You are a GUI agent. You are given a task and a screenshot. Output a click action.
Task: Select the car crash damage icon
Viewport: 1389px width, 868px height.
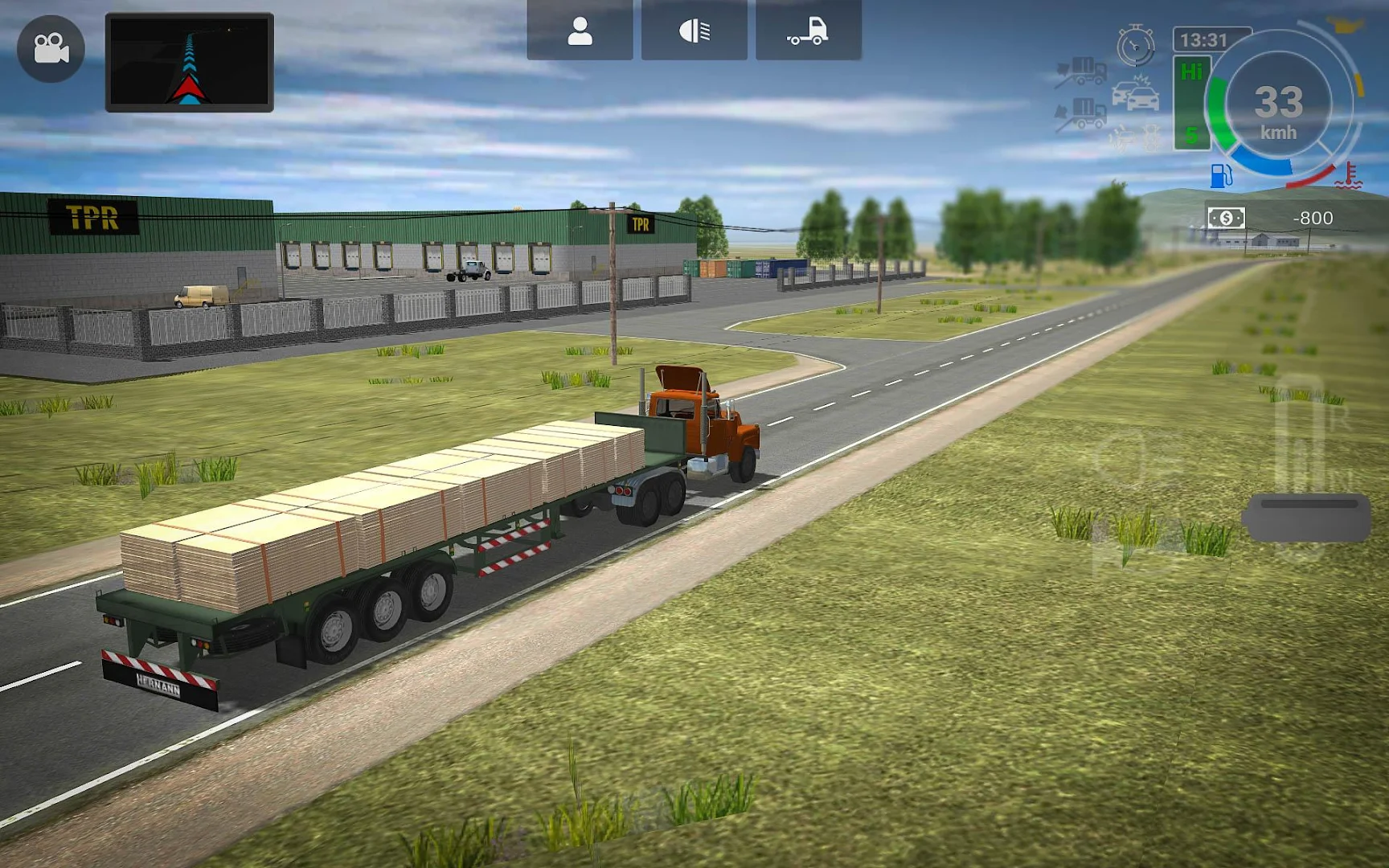1135,94
